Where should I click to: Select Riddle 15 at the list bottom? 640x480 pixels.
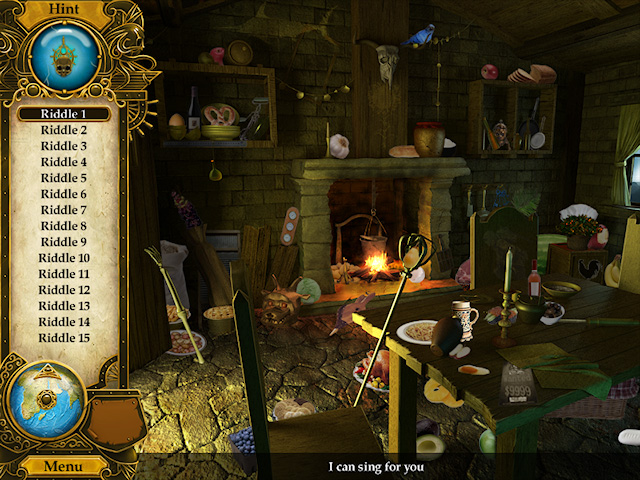click(x=63, y=338)
